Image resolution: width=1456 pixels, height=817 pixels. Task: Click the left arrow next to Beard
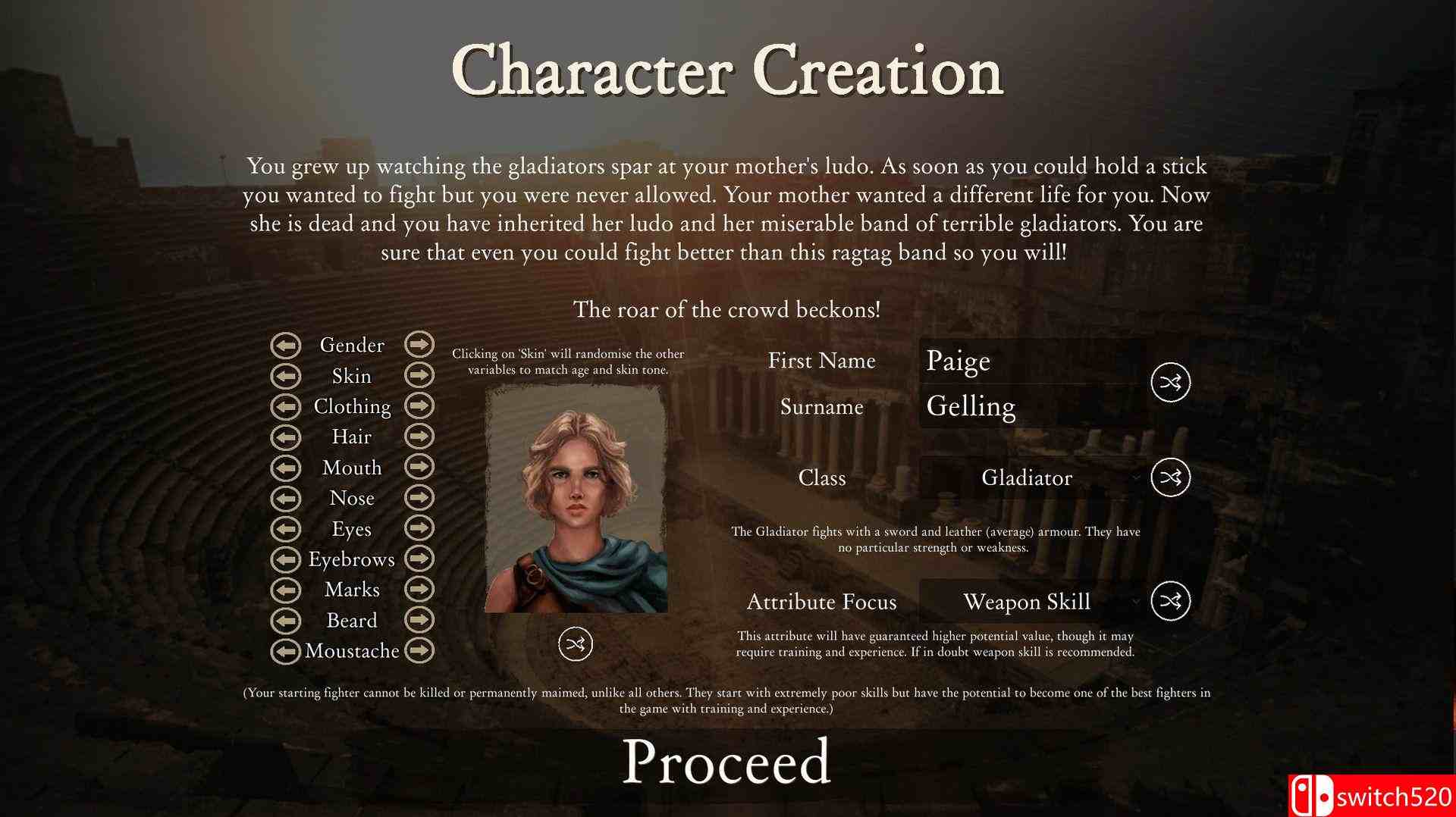[x=286, y=620]
